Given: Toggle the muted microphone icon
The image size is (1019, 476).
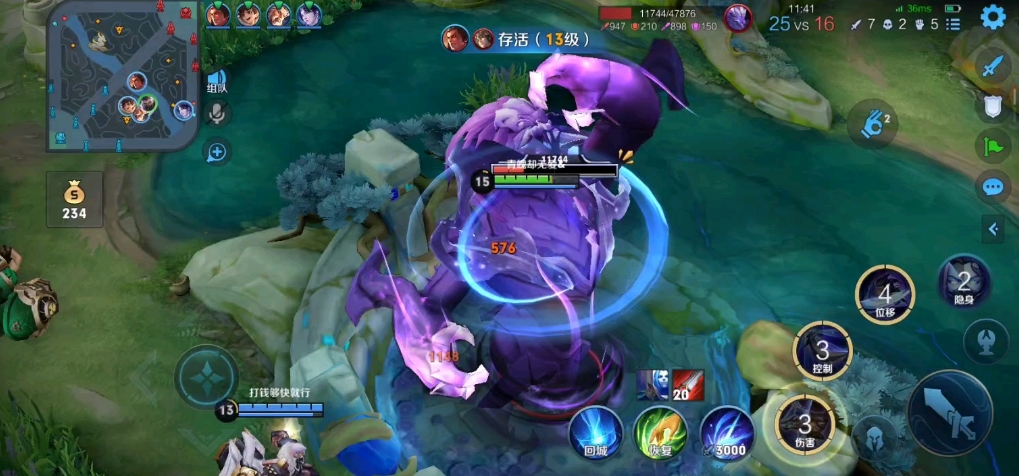Looking at the screenshot, I should click(x=216, y=114).
